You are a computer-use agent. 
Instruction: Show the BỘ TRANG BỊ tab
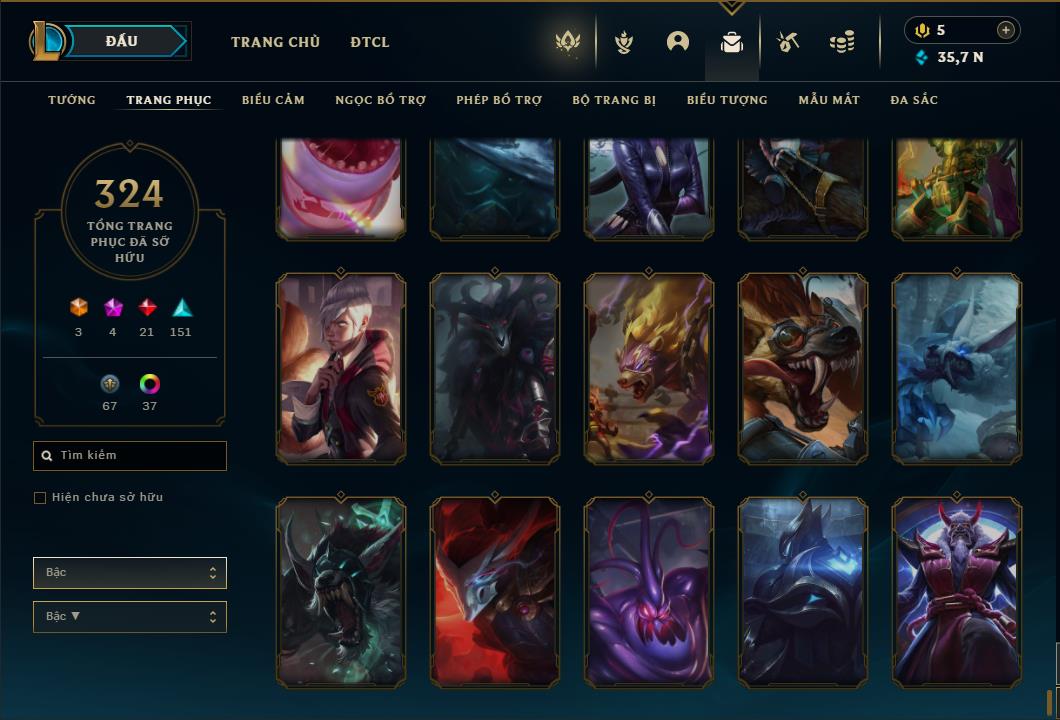(x=614, y=100)
